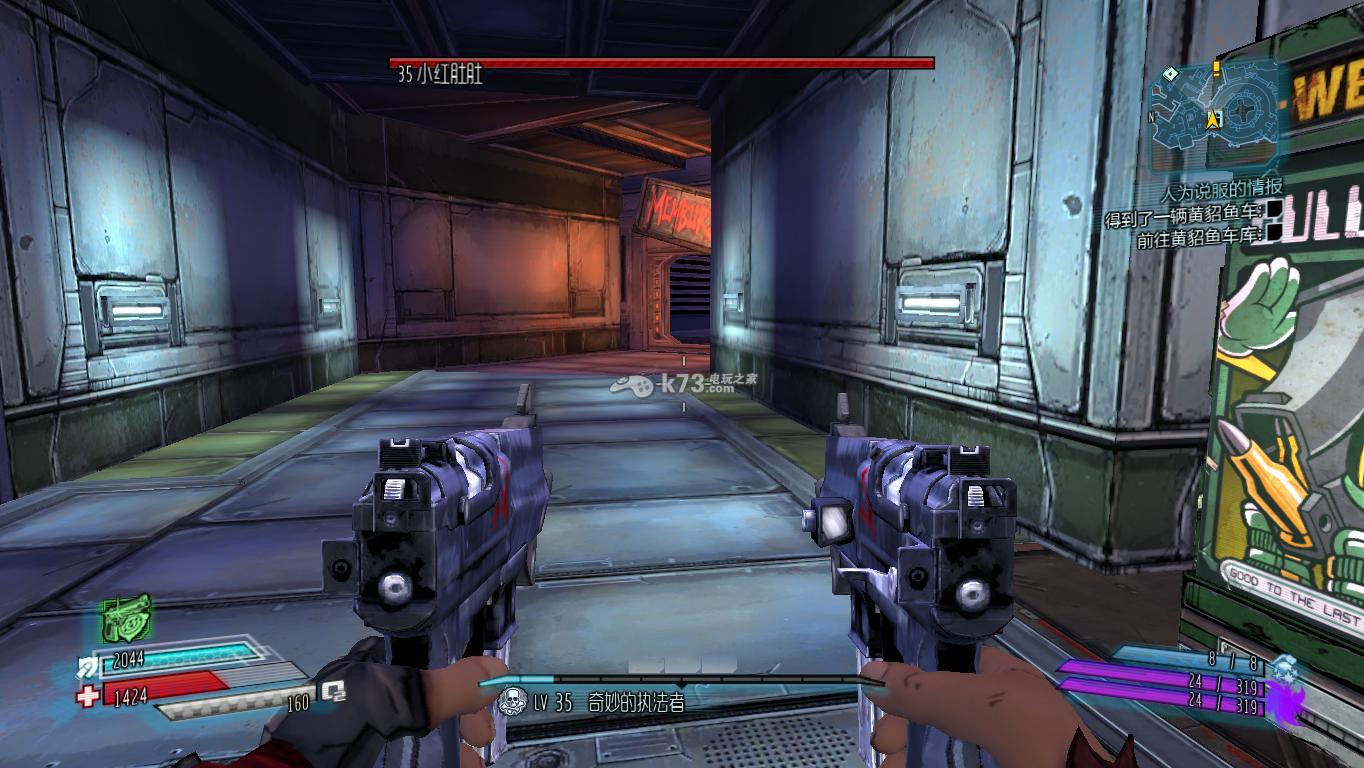Select the 人为说服的情报 mission title

point(1221,189)
